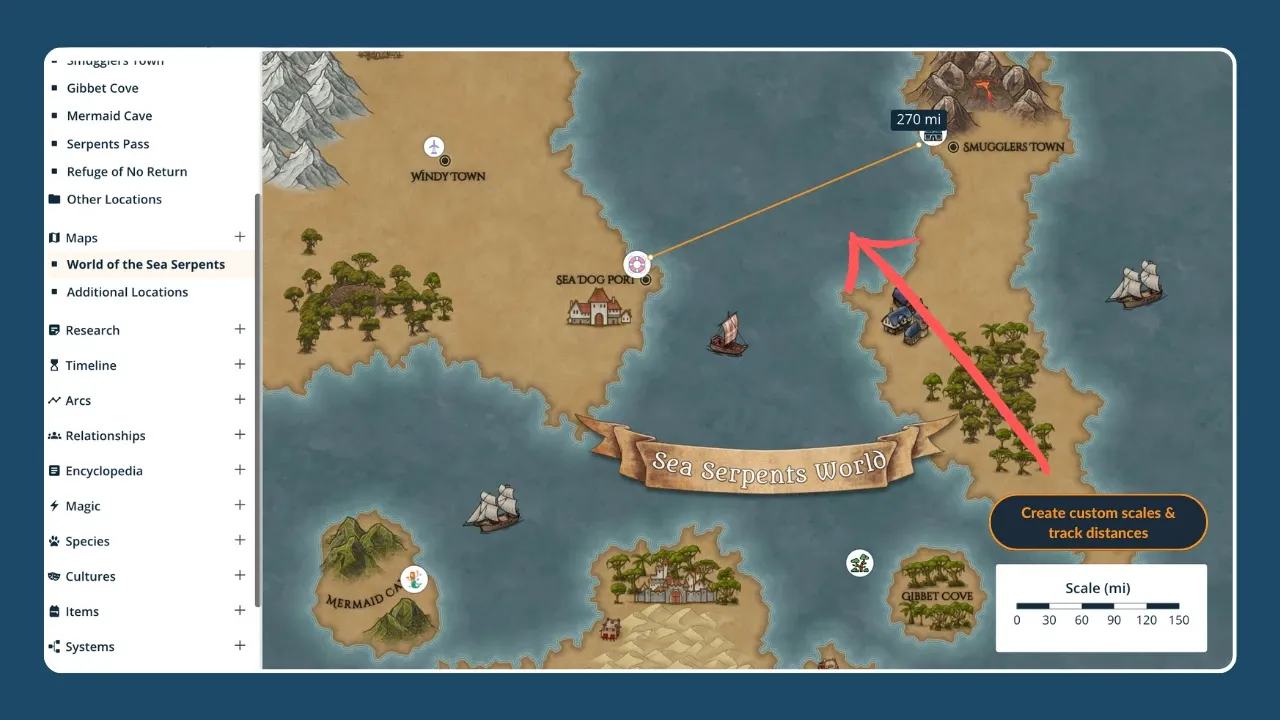Select the plane marker icon at Windy Town

434,146
